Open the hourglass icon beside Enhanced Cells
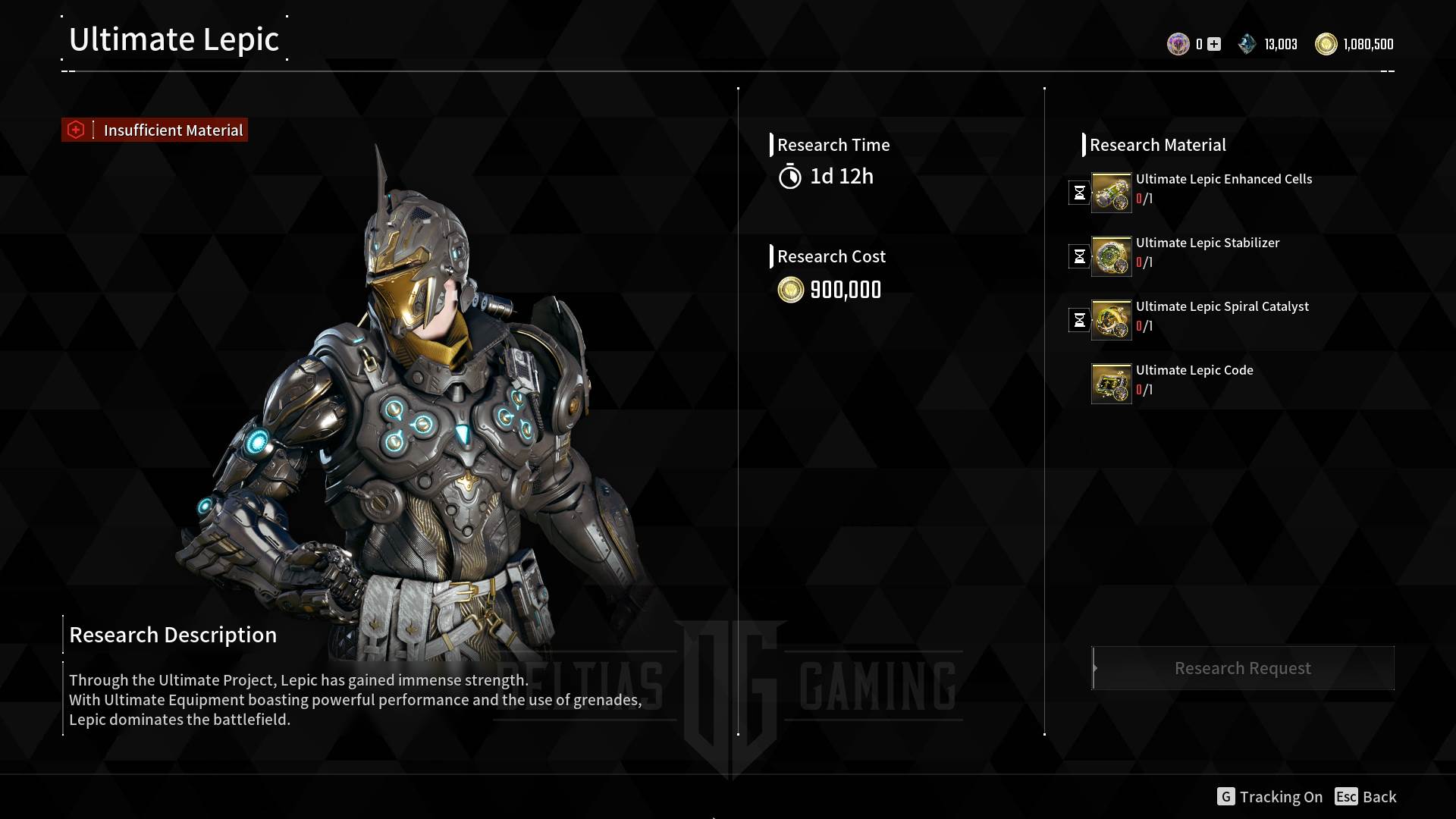The height and width of the screenshot is (819, 1456). [1079, 193]
